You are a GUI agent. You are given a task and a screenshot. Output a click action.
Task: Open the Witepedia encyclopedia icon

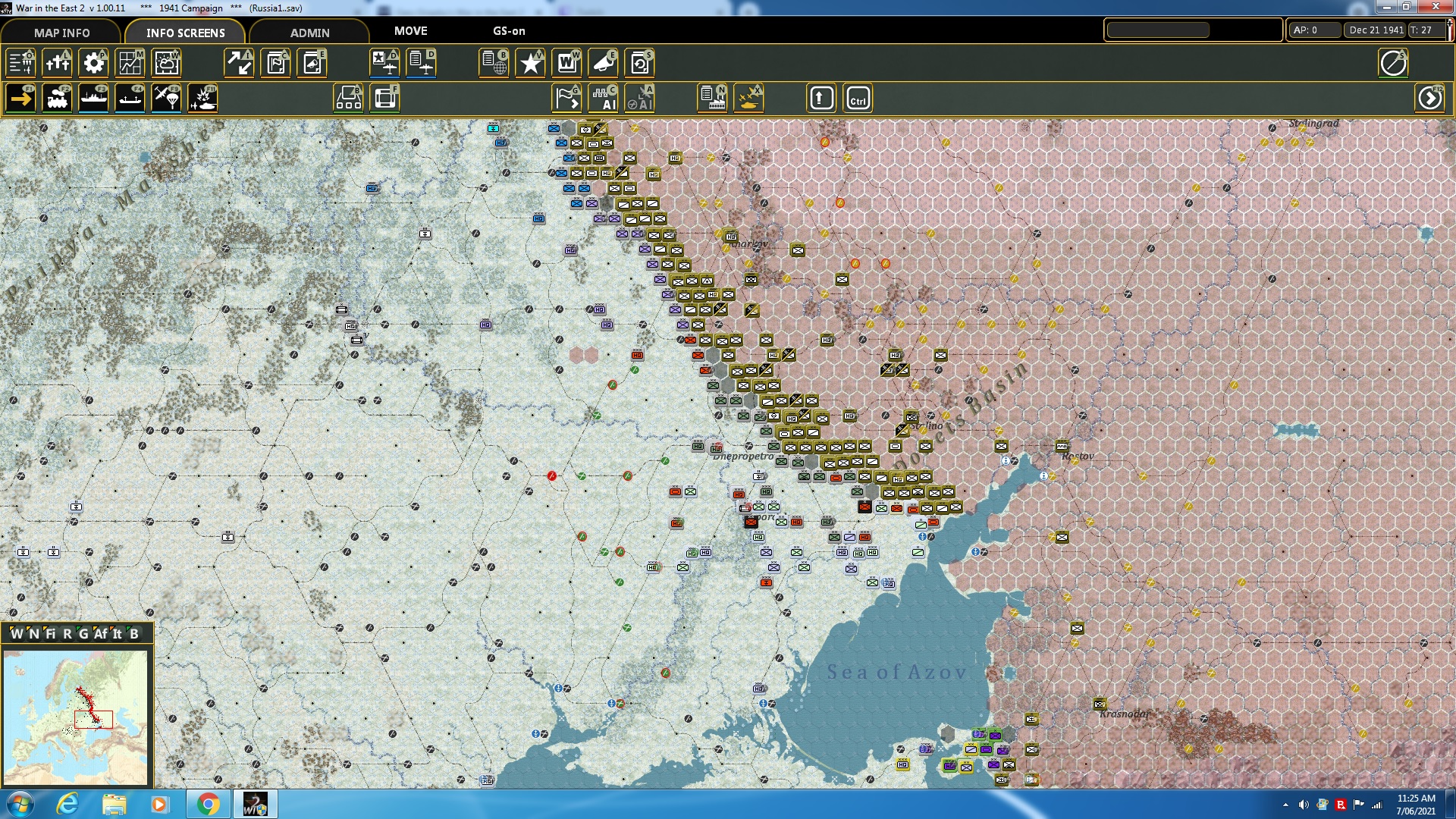(566, 64)
